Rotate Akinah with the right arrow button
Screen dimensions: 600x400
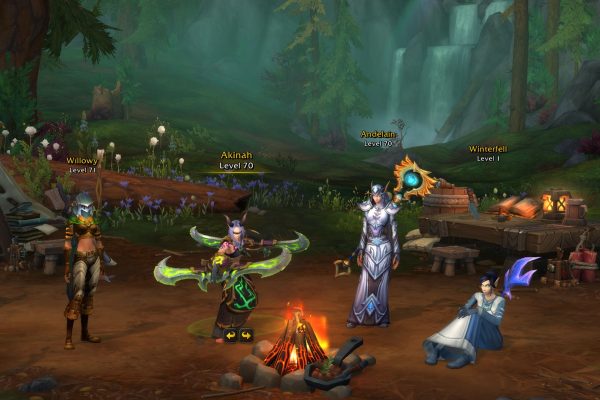(246, 335)
